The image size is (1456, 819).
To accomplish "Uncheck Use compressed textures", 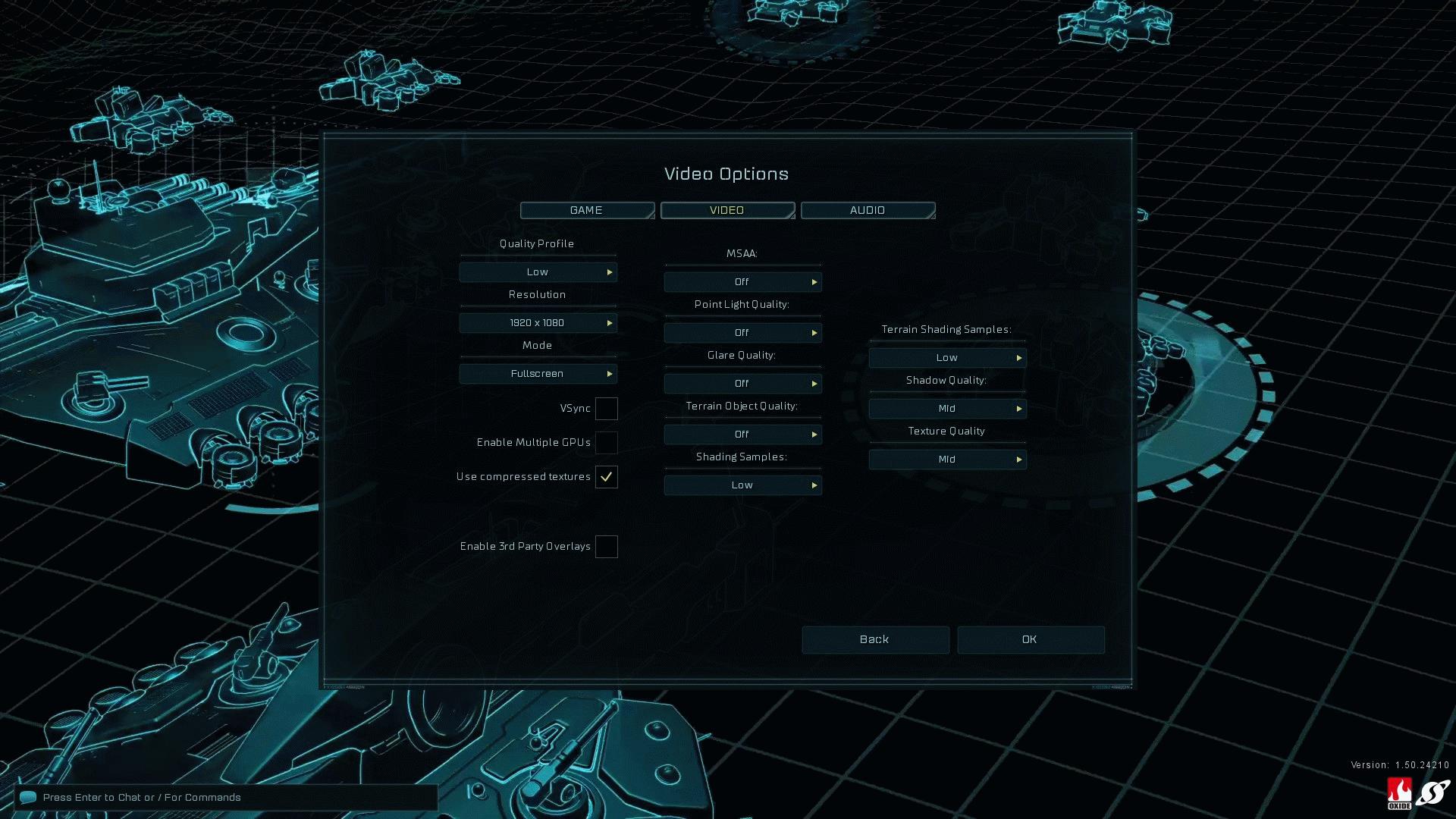I will pos(606,477).
